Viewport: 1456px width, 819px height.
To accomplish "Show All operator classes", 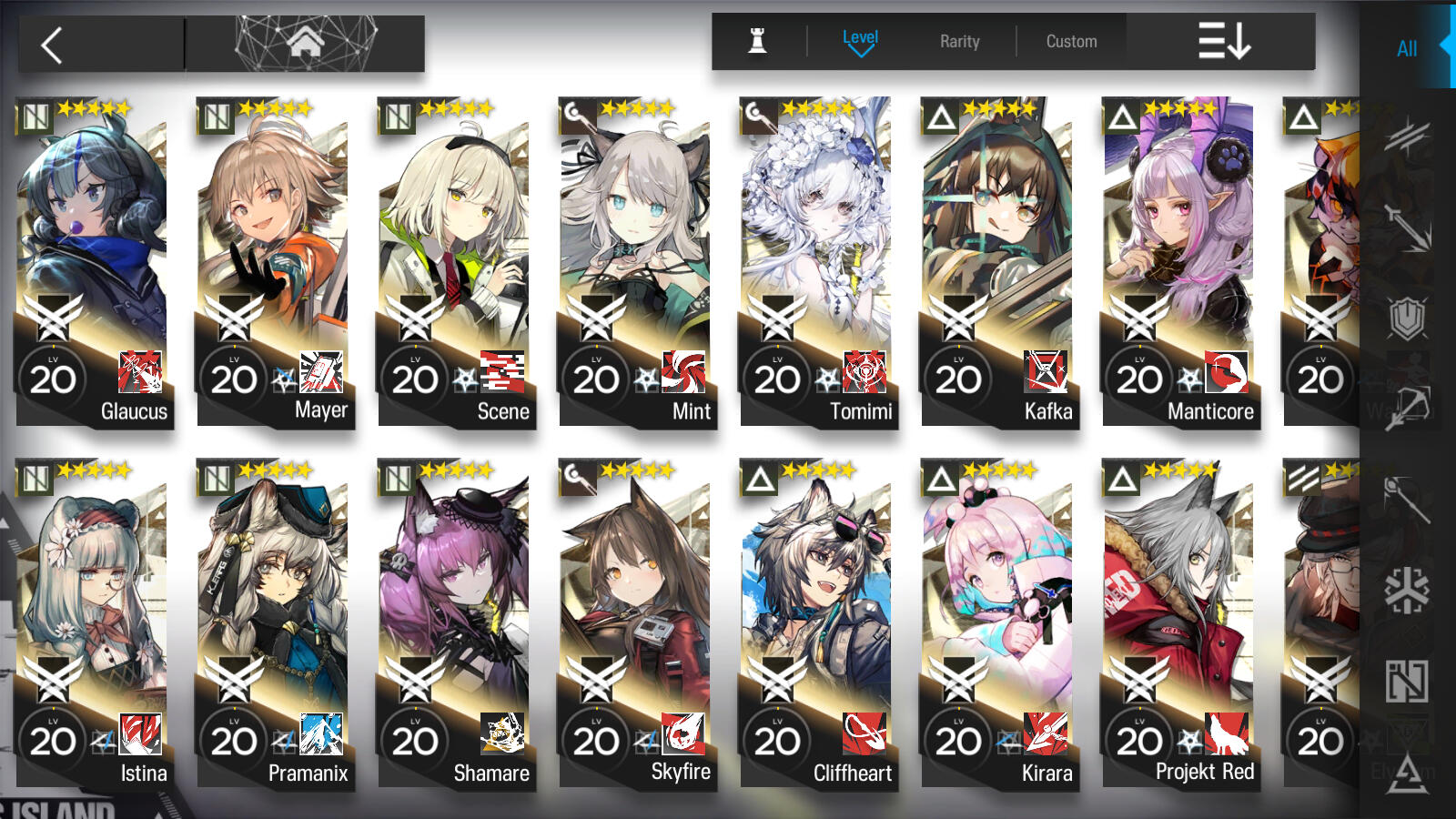I will tap(1407, 49).
